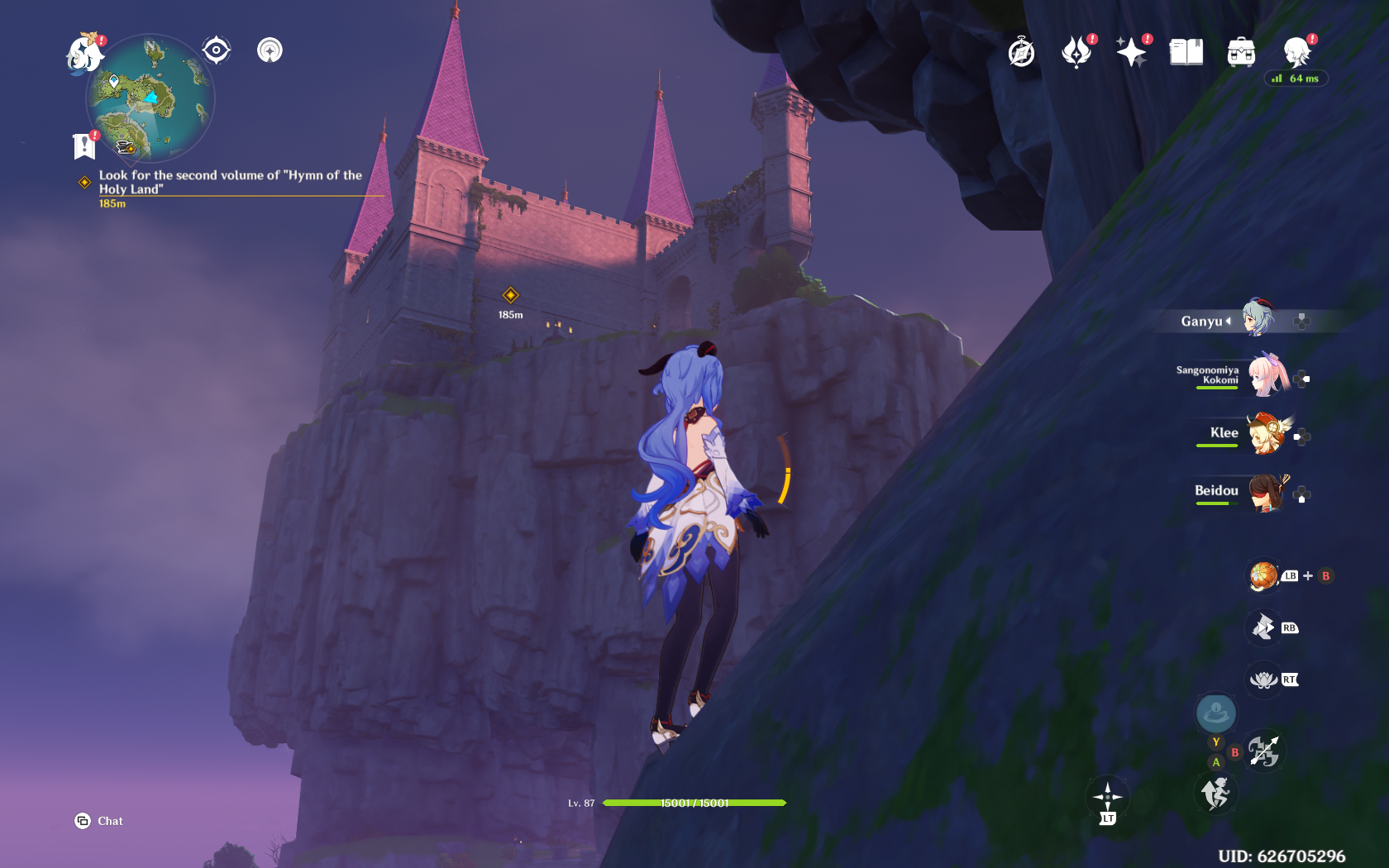Image resolution: width=1389 pixels, height=868 pixels.
Task: Open the Chat box
Action: coord(99,821)
